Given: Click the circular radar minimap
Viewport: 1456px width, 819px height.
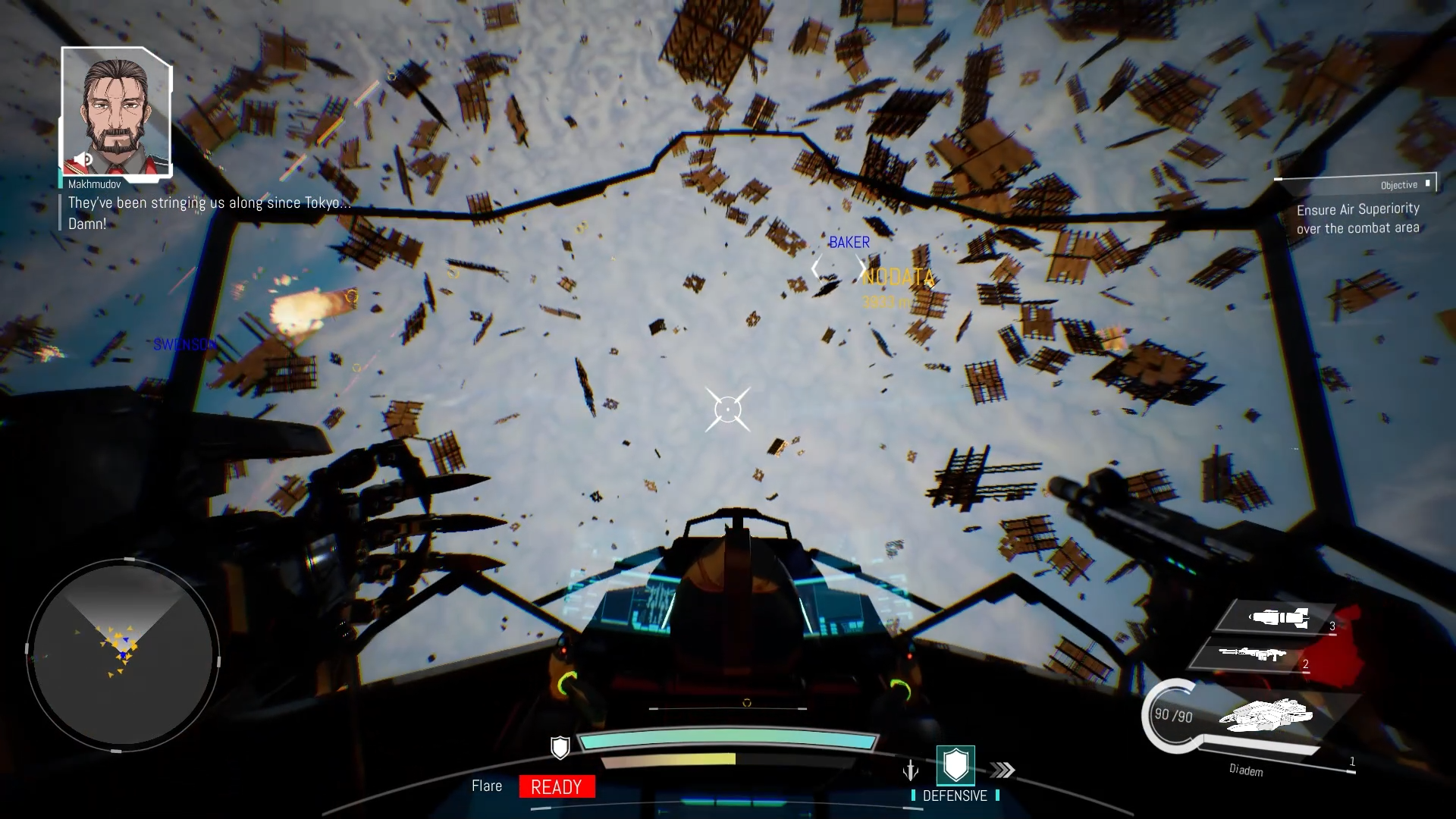Looking at the screenshot, I should click(123, 656).
